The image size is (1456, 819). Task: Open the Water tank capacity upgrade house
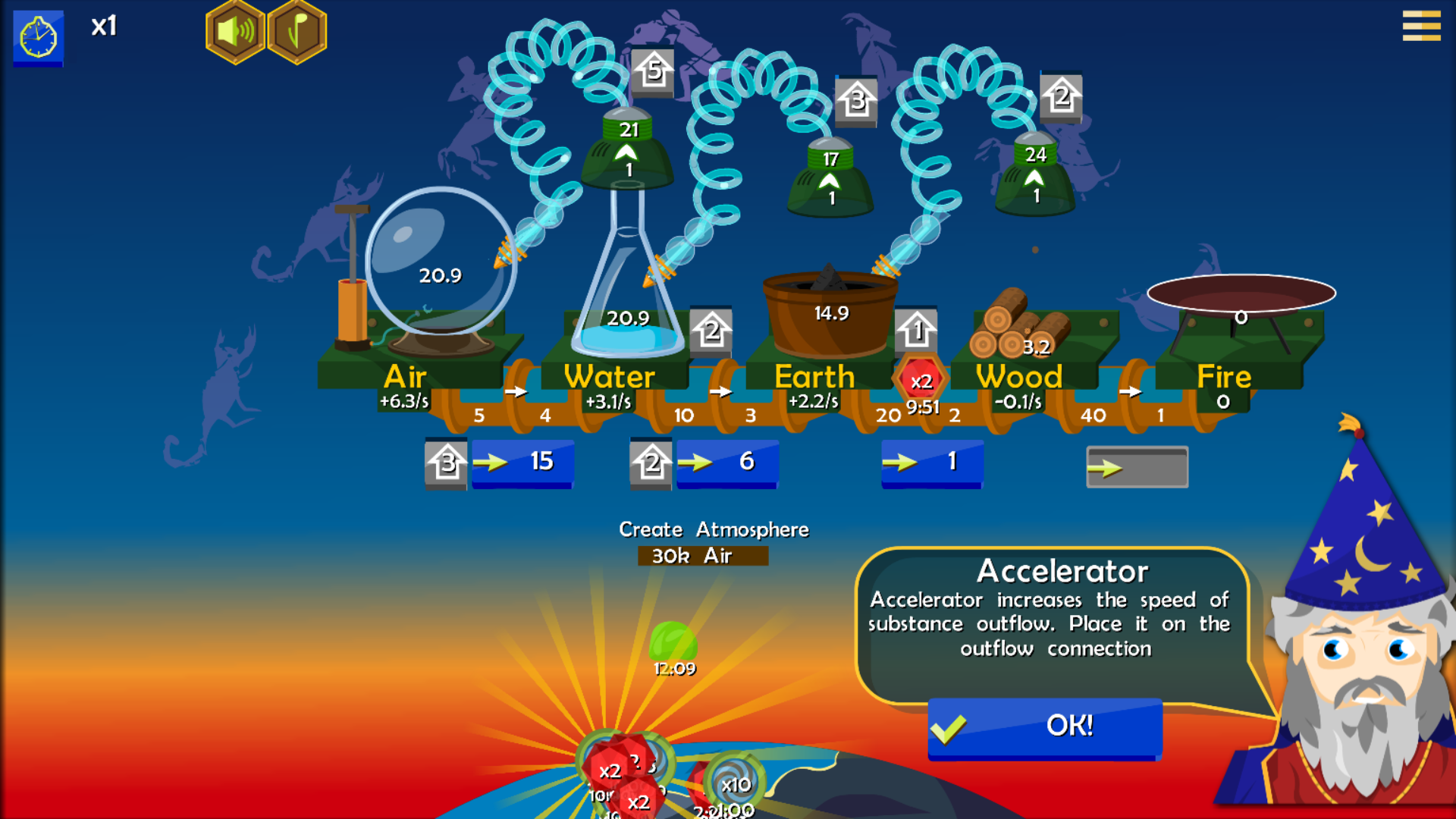711,331
